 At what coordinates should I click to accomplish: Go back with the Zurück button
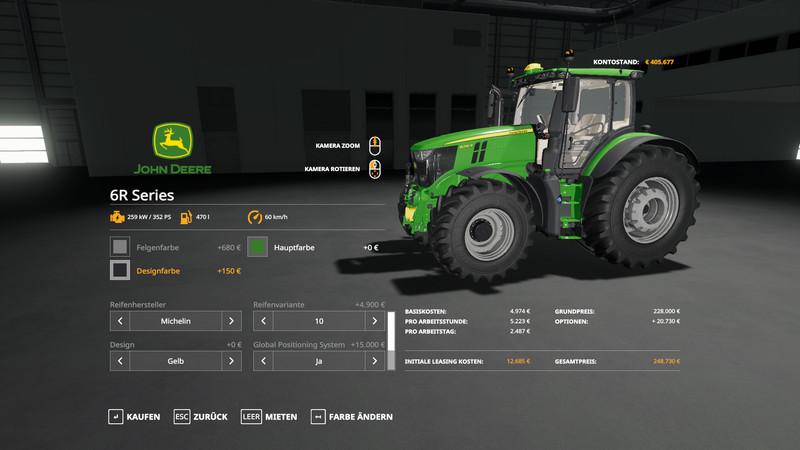coord(200,416)
